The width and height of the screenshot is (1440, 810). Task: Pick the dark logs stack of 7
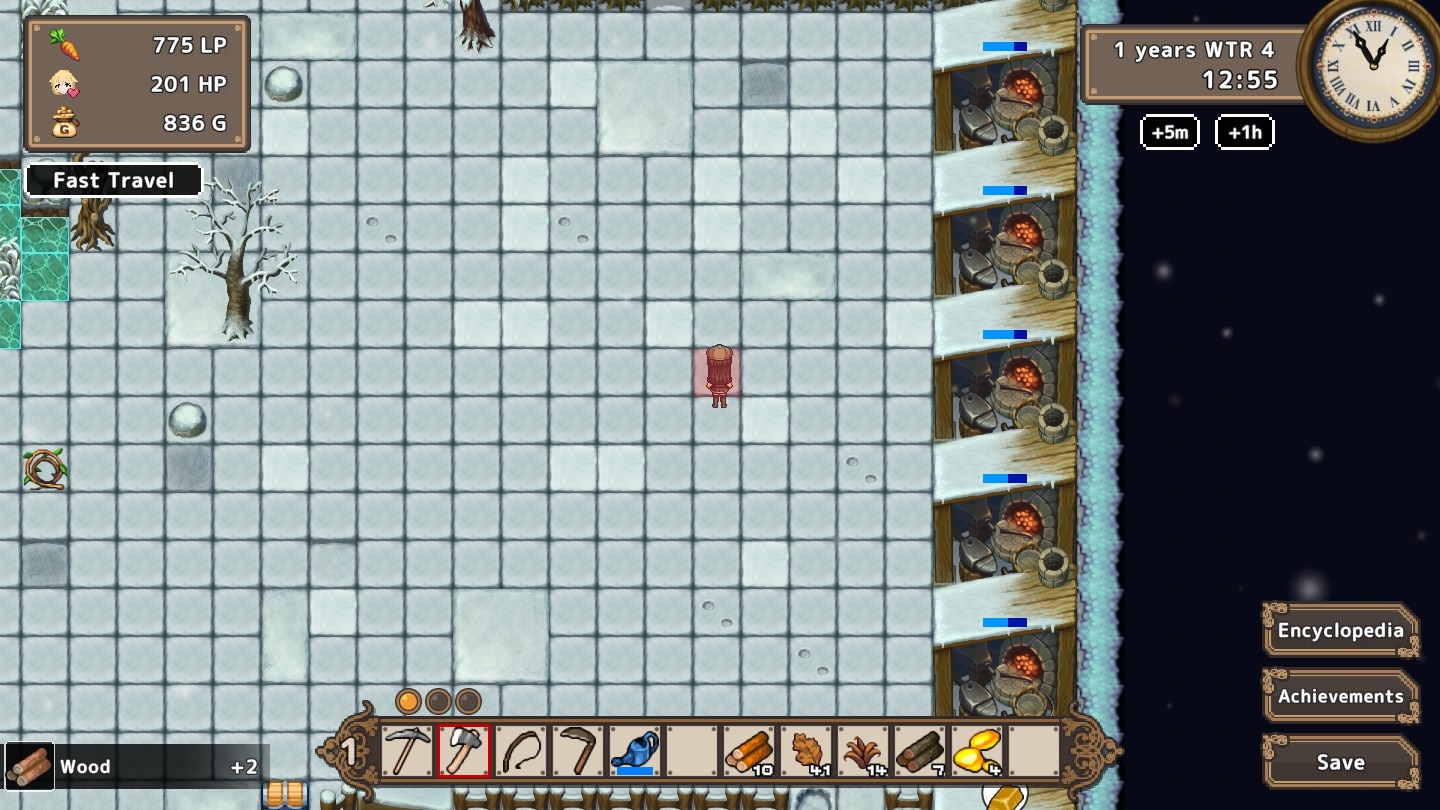pyautogui.click(x=920, y=752)
